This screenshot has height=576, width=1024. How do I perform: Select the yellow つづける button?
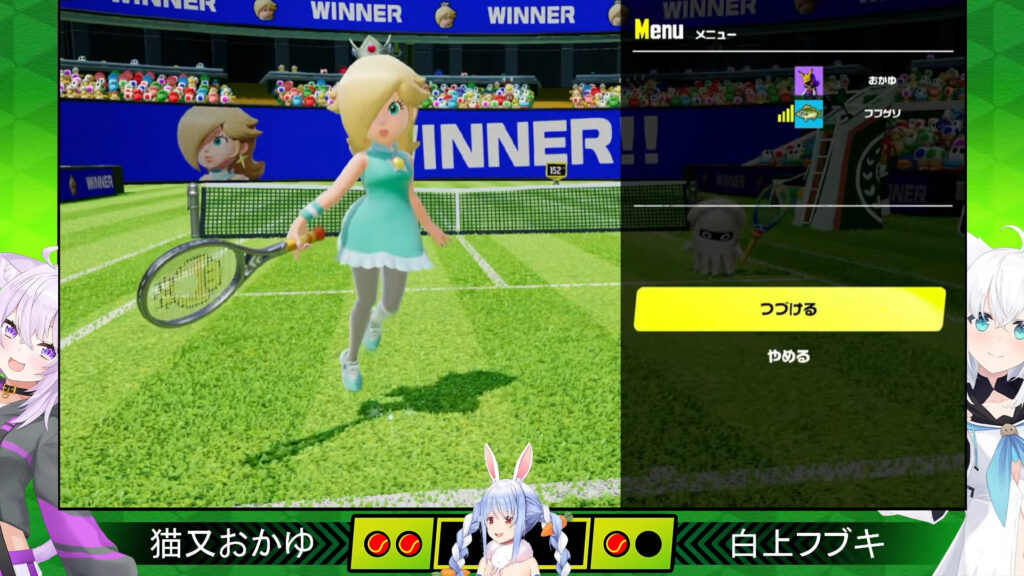(x=789, y=309)
